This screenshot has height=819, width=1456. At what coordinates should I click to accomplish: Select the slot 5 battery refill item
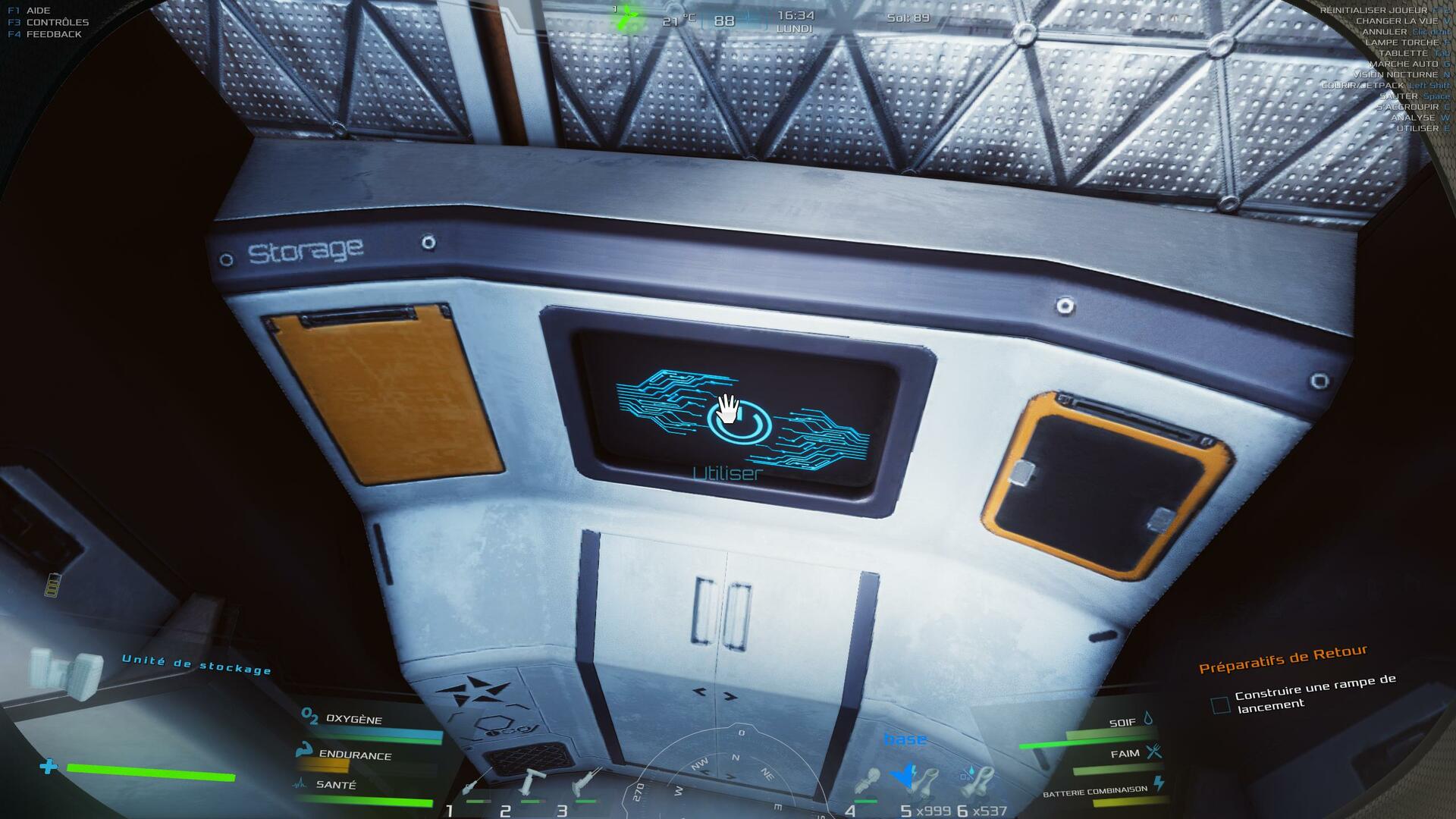click(921, 783)
